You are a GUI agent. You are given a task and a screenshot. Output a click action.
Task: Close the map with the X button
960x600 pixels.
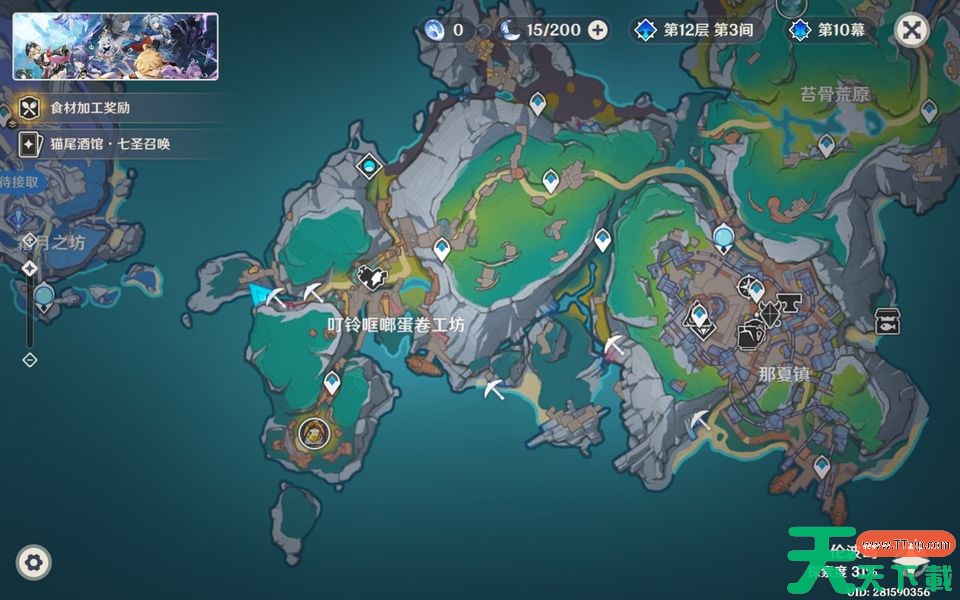(x=911, y=30)
